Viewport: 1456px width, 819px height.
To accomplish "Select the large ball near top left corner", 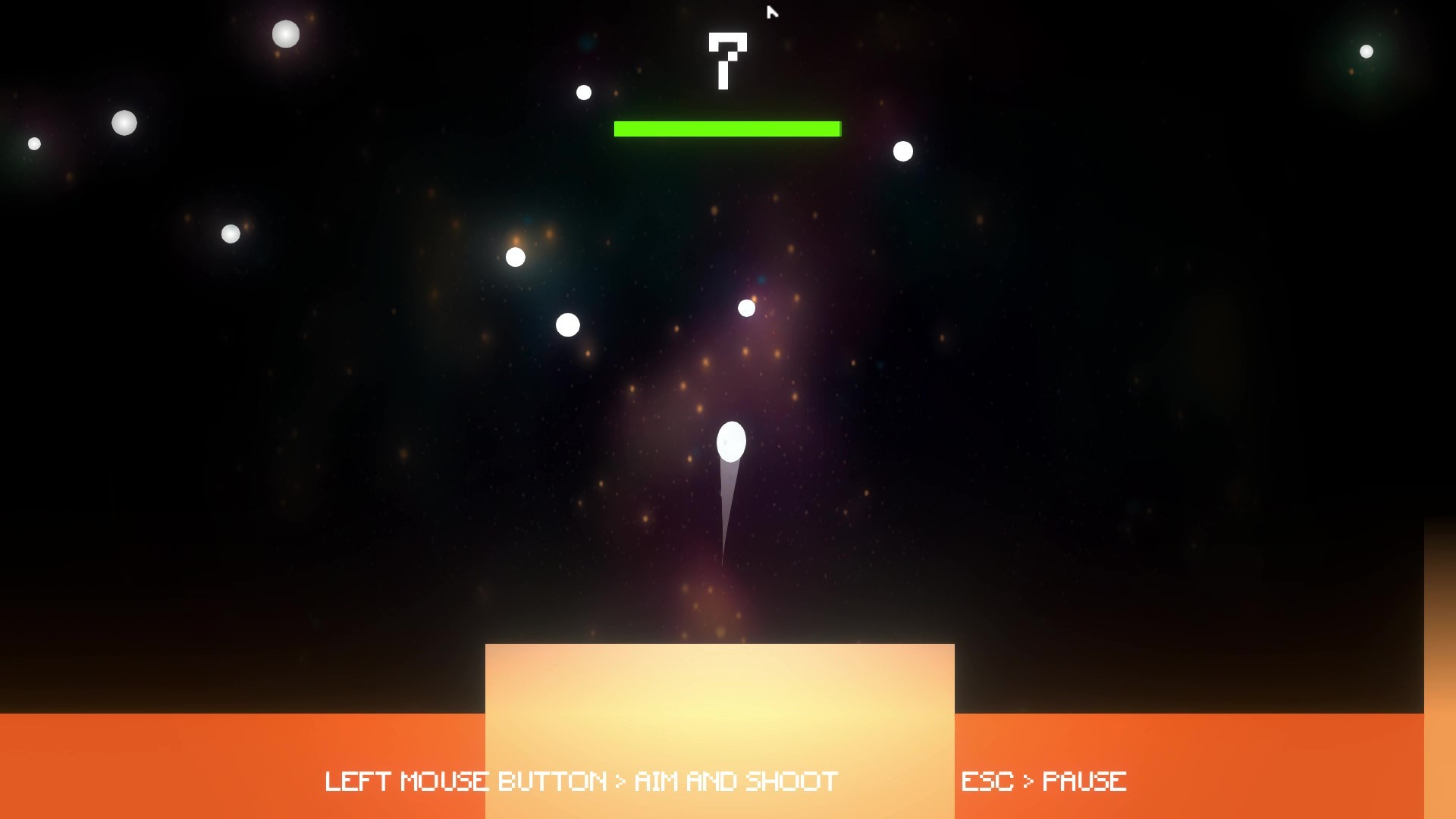I will (285, 34).
